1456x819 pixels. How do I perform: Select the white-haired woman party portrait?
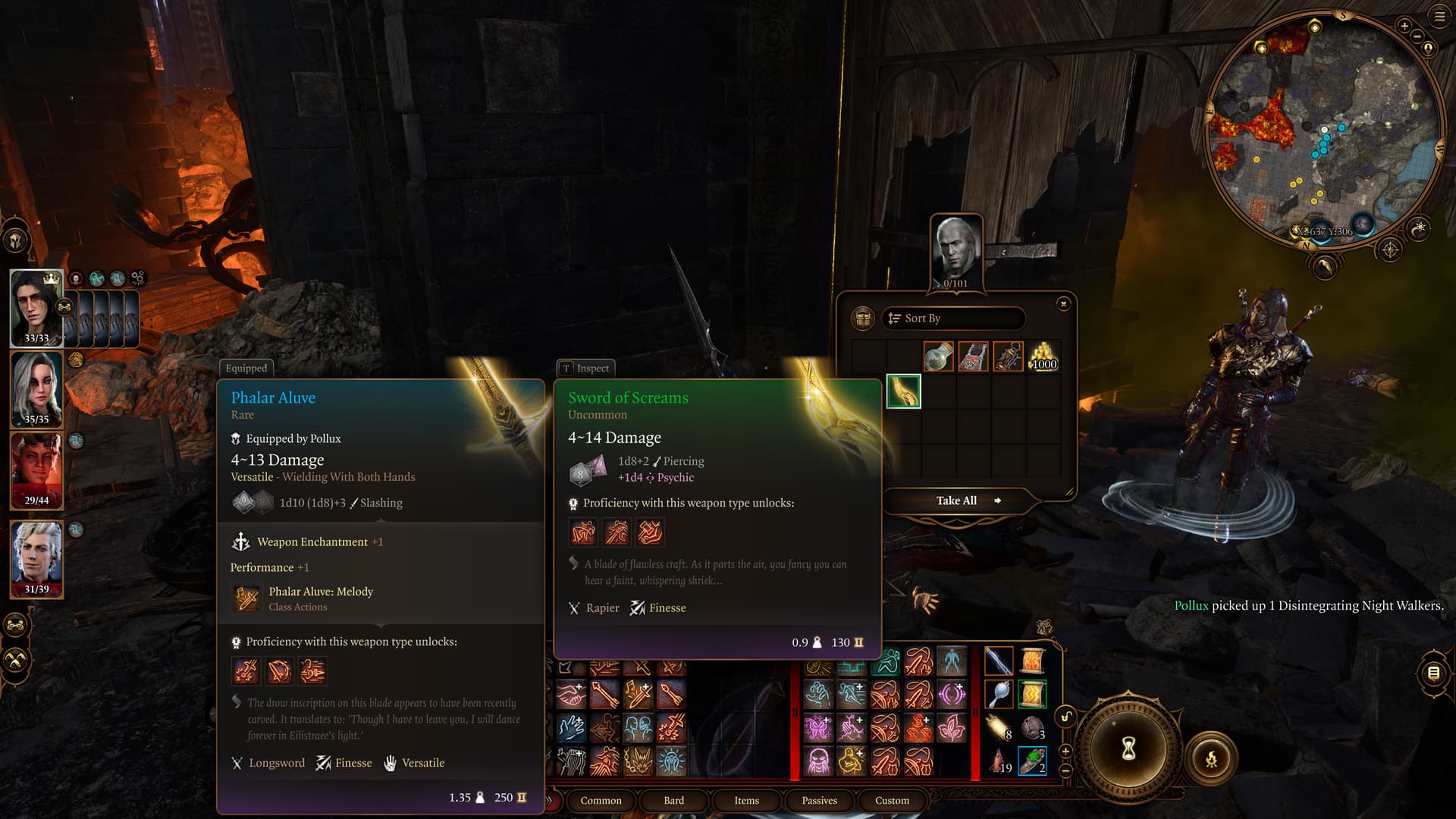(x=36, y=389)
